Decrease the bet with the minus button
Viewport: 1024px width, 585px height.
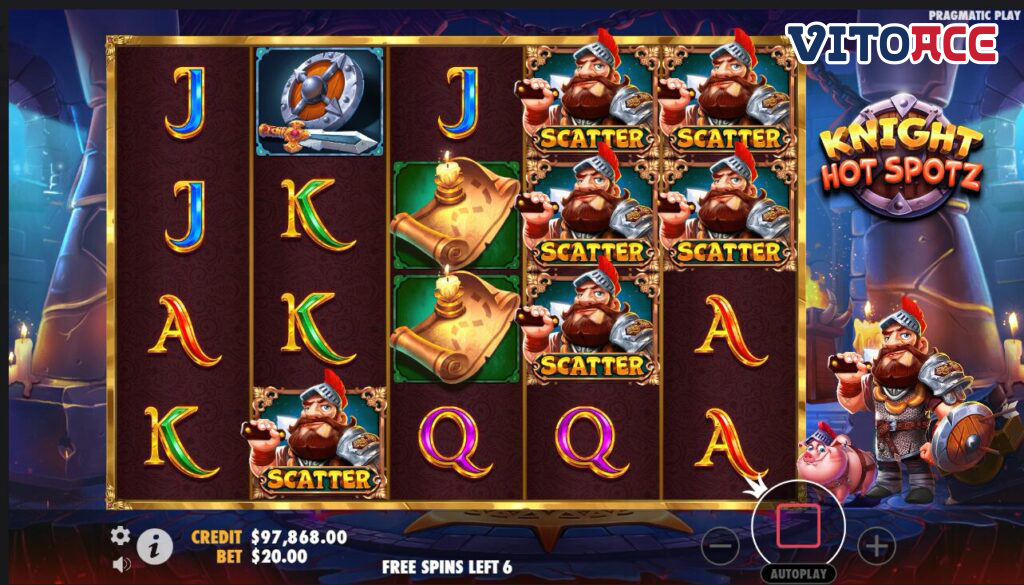click(x=720, y=546)
